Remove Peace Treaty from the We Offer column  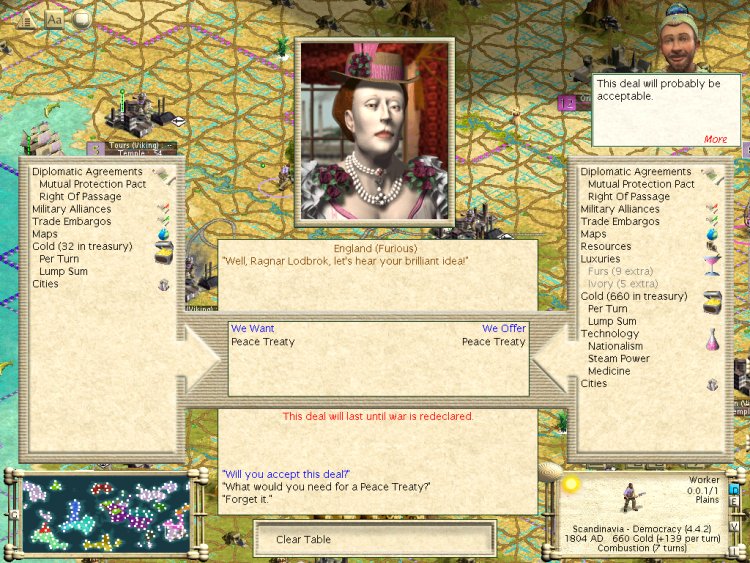coord(493,342)
